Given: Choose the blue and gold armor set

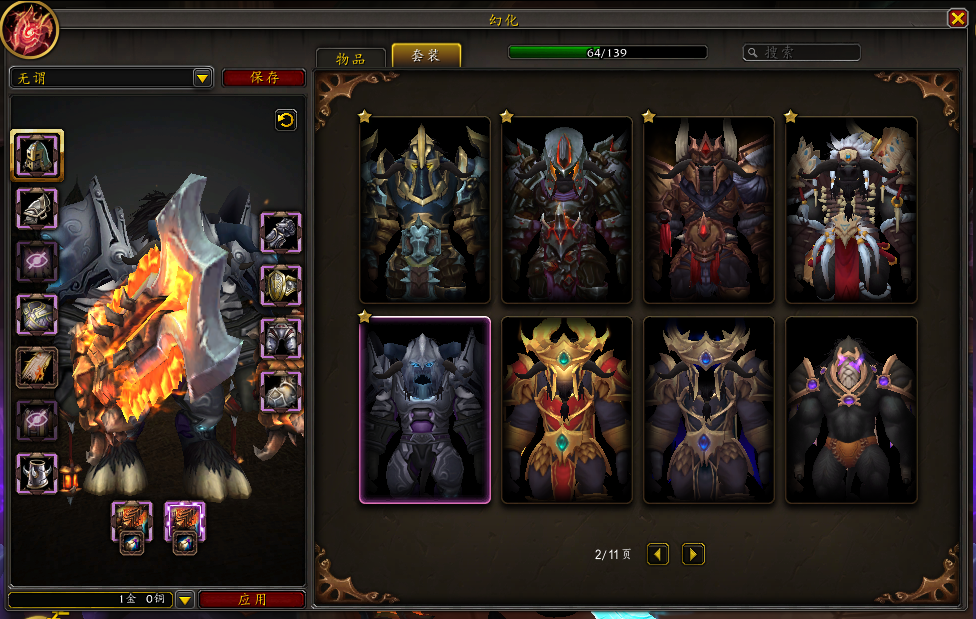Looking at the screenshot, I should coord(425,210).
